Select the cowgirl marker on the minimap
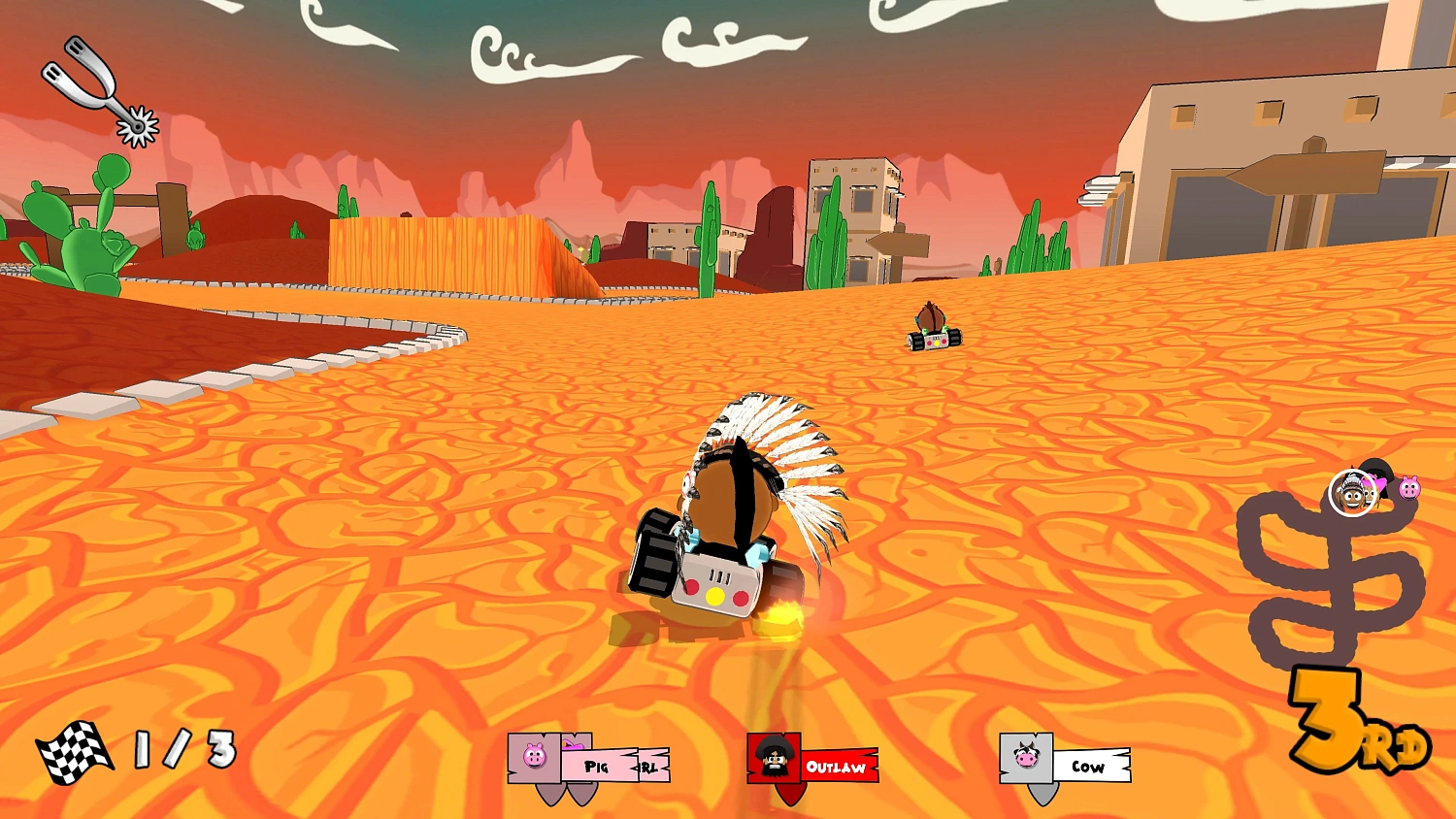This screenshot has width=1456, height=819. coord(1372,488)
